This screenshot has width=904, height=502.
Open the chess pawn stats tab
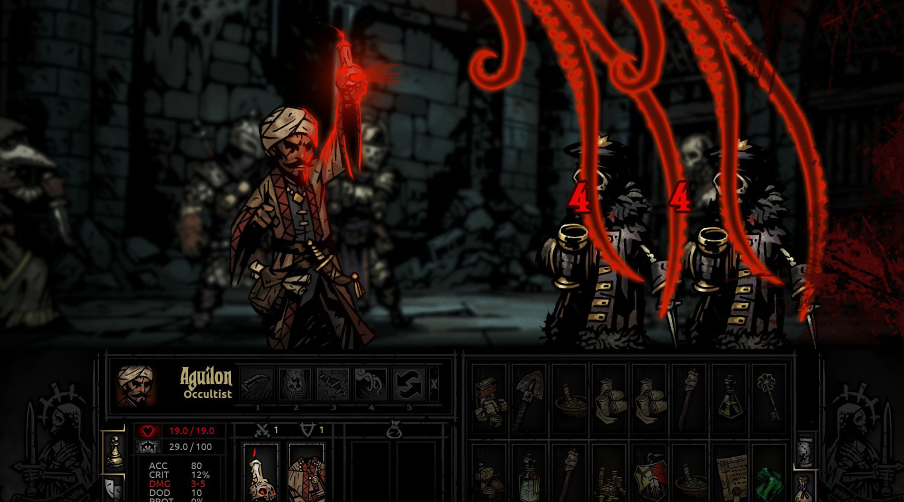[x=115, y=452]
